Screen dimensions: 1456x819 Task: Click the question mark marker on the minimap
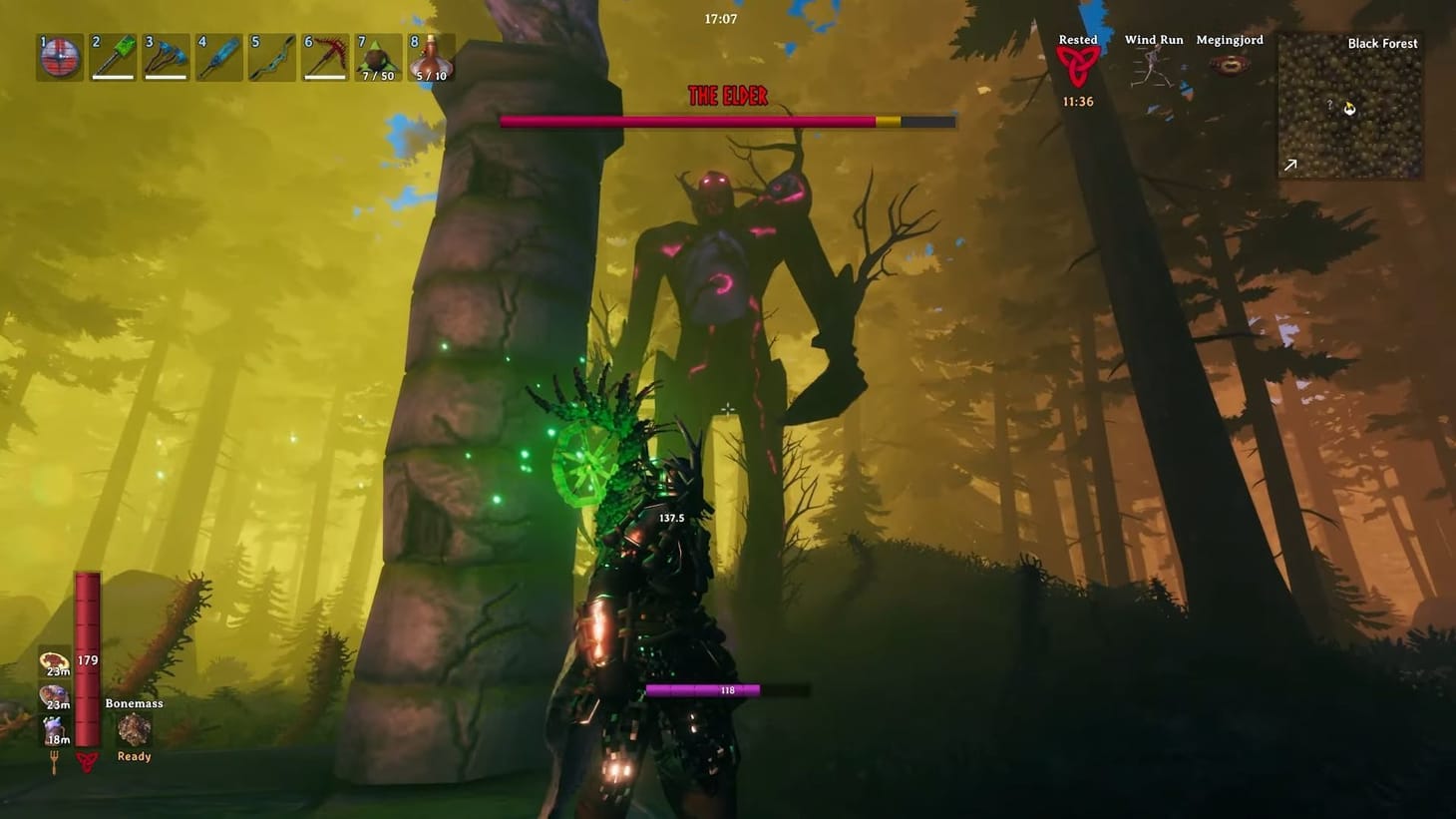coord(1329,105)
